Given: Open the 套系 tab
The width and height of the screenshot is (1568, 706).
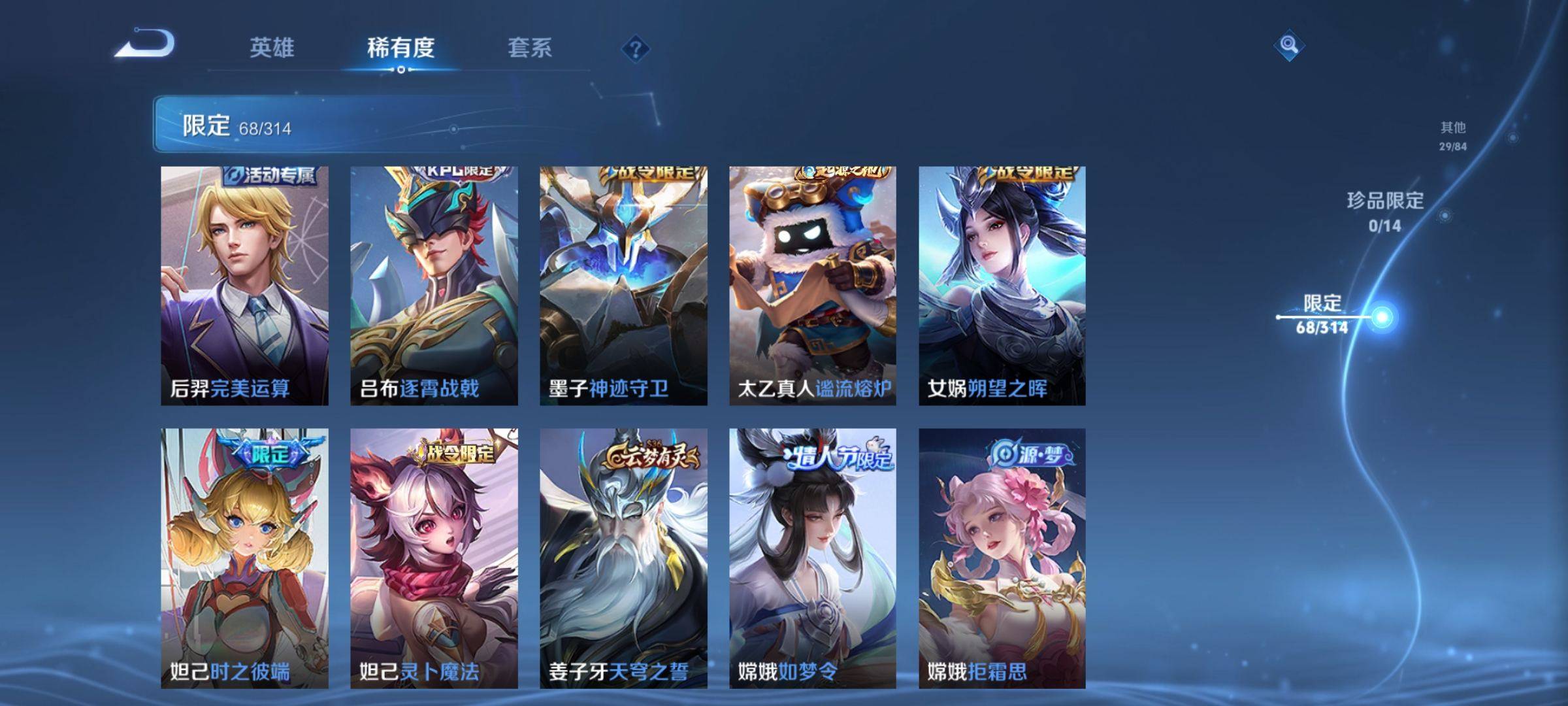Looking at the screenshot, I should click(530, 48).
